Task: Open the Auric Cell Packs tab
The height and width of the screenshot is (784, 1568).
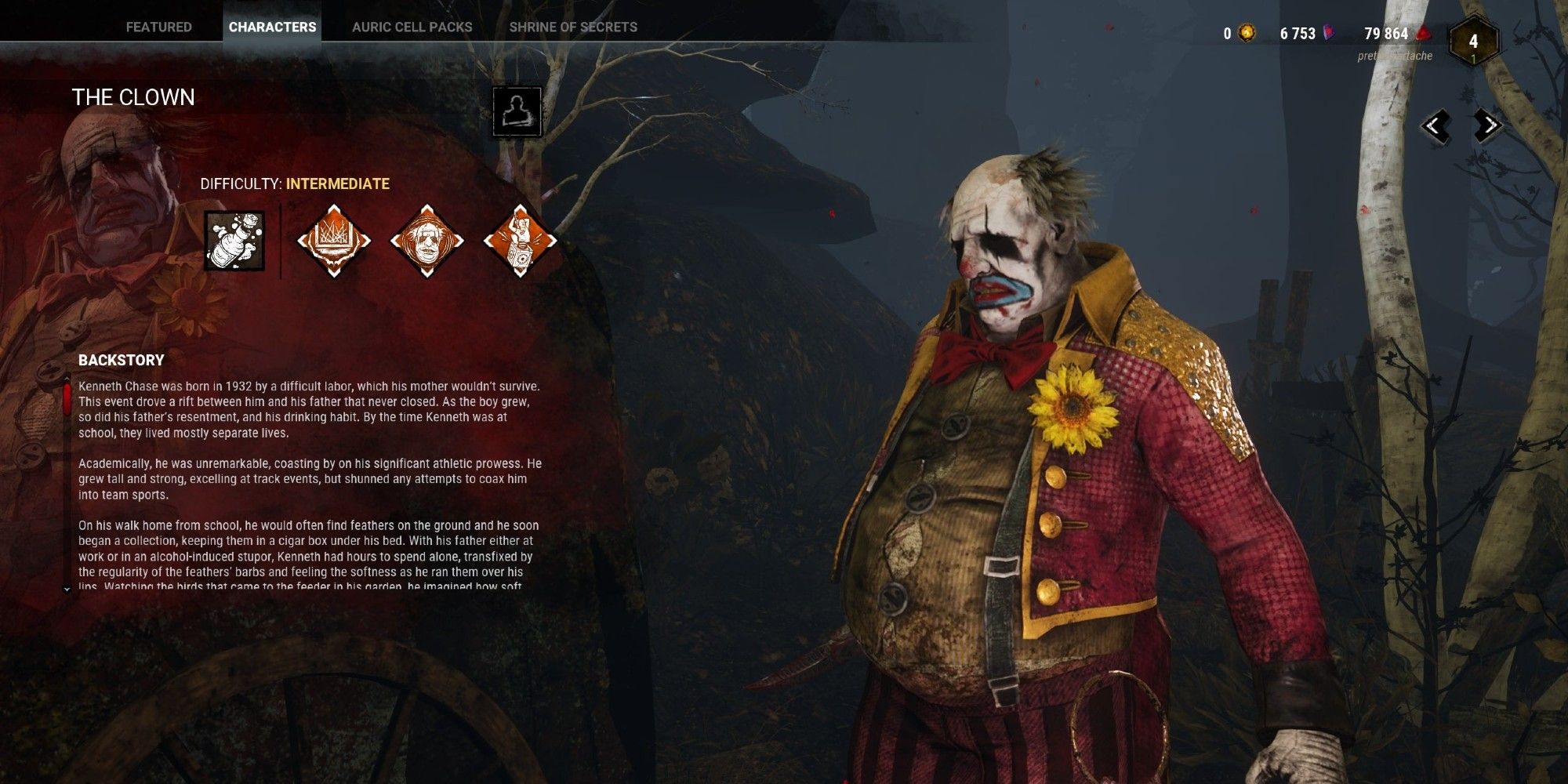Action: [x=412, y=27]
